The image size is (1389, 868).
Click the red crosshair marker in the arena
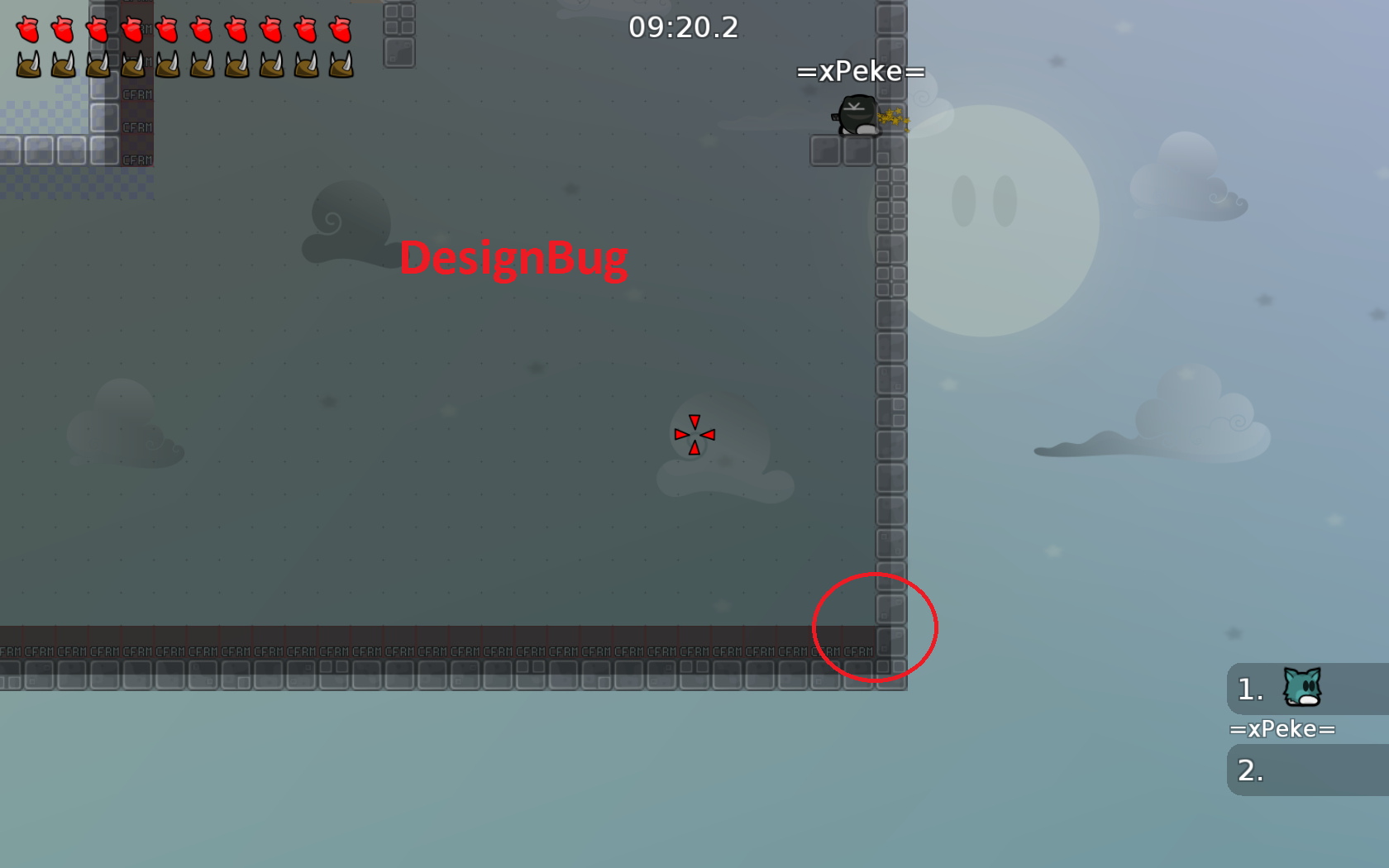694,434
